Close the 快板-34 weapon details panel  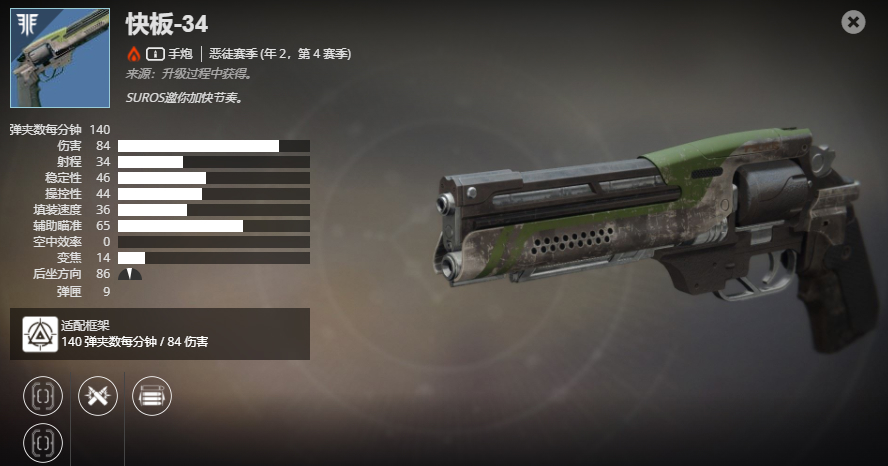[853, 22]
